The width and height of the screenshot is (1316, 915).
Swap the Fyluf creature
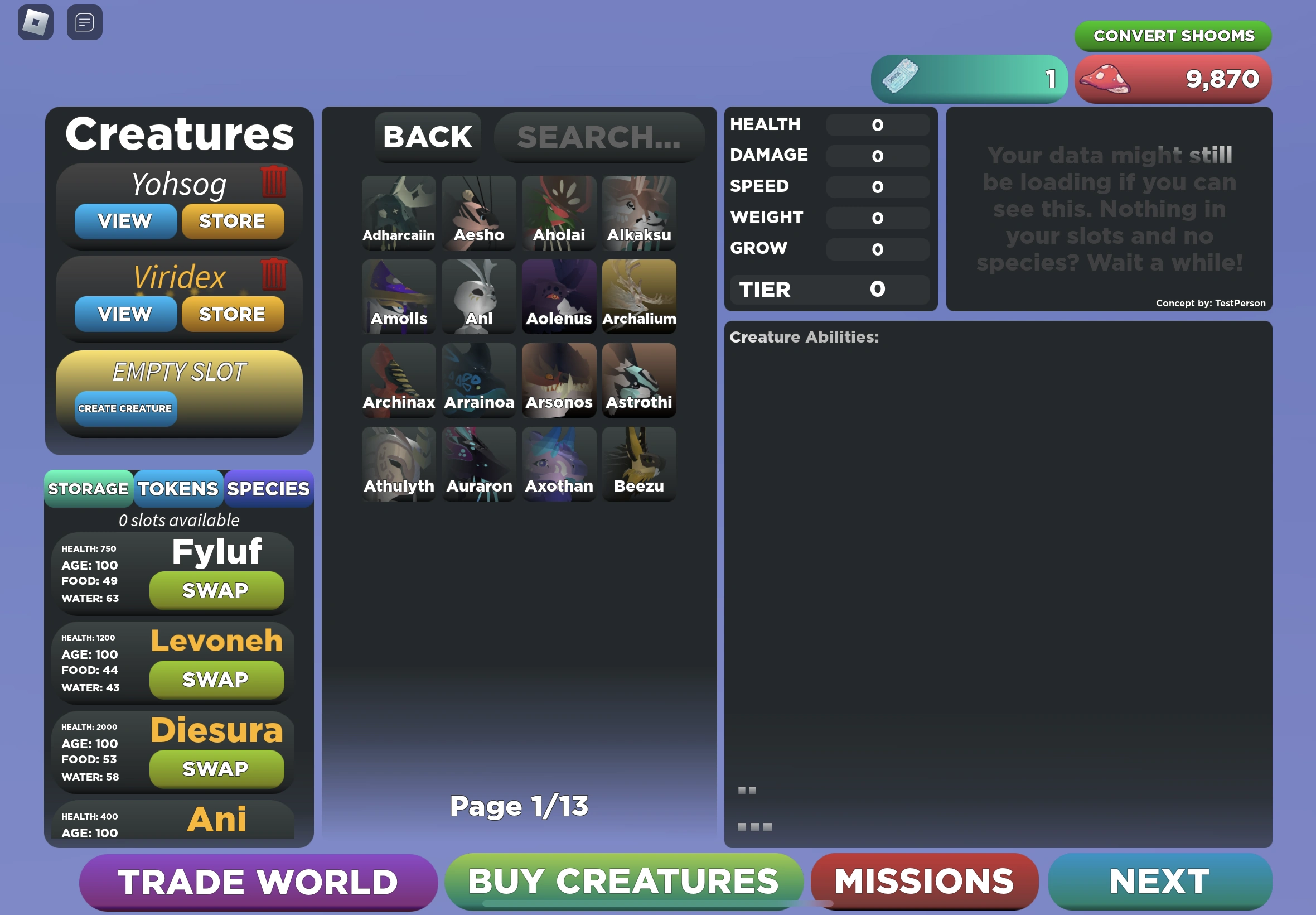coord(216,590)
